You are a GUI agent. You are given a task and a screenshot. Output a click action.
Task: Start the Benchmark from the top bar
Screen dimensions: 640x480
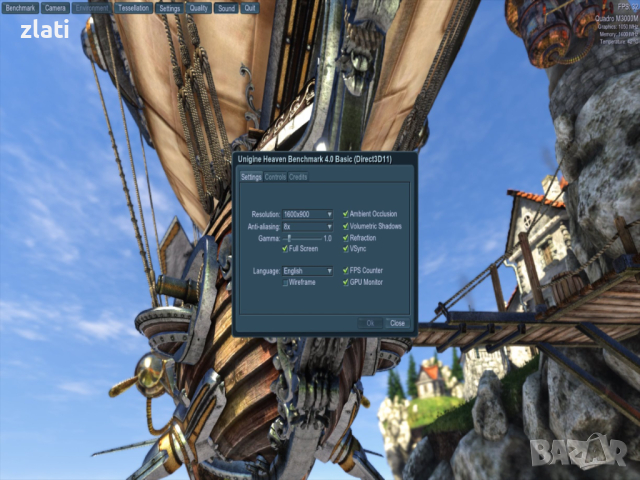pos(20,7)
